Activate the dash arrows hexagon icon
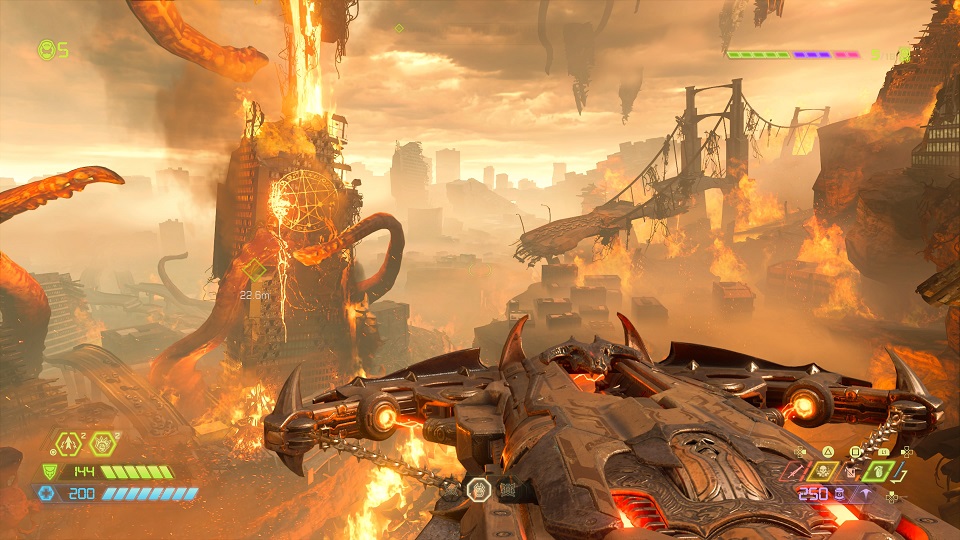Image resolution: width=960 pixels, height=540 pixels. pyautogui.click(x=70, y=444)
